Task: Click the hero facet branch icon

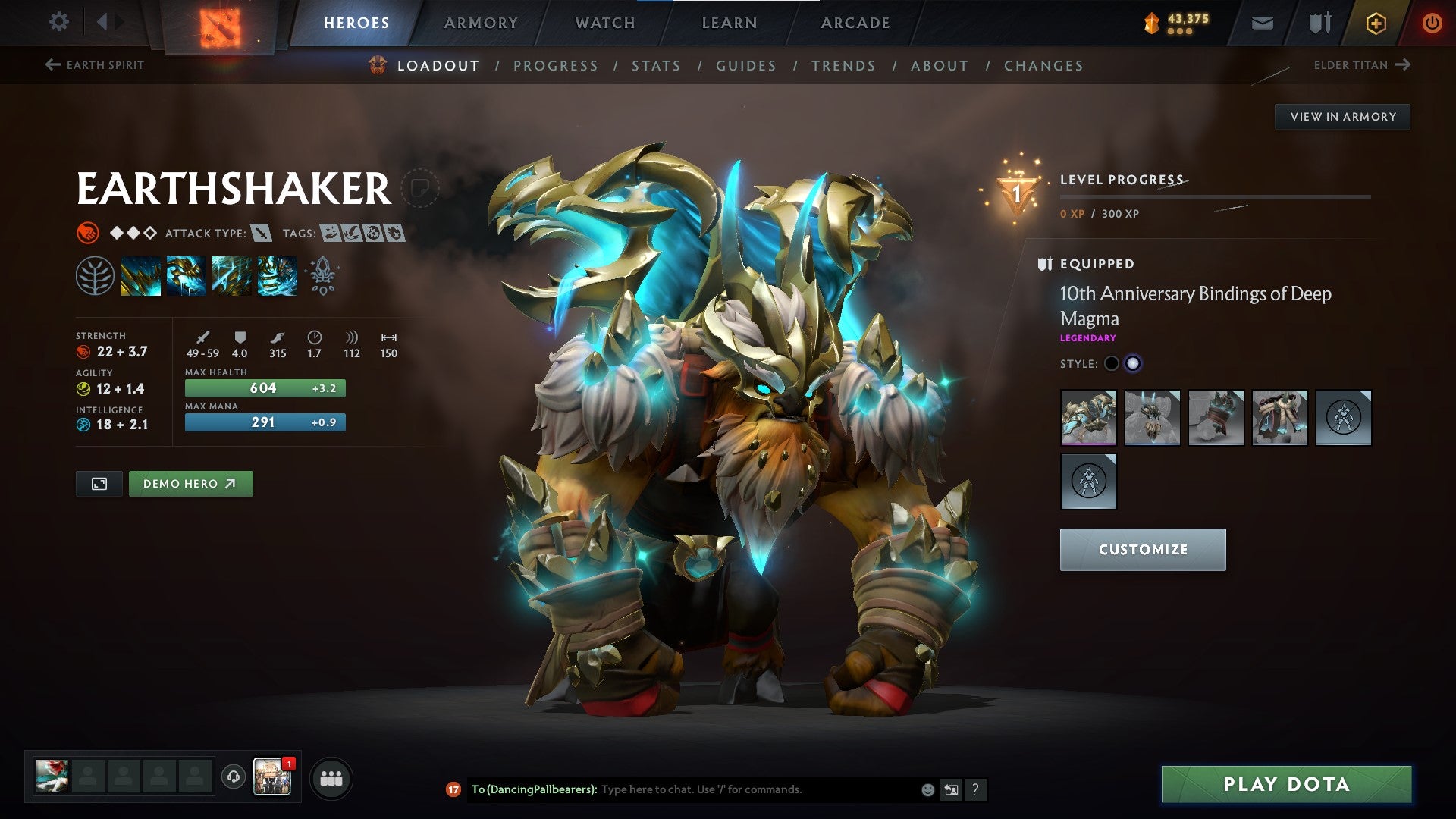Action: pos(96,277)
